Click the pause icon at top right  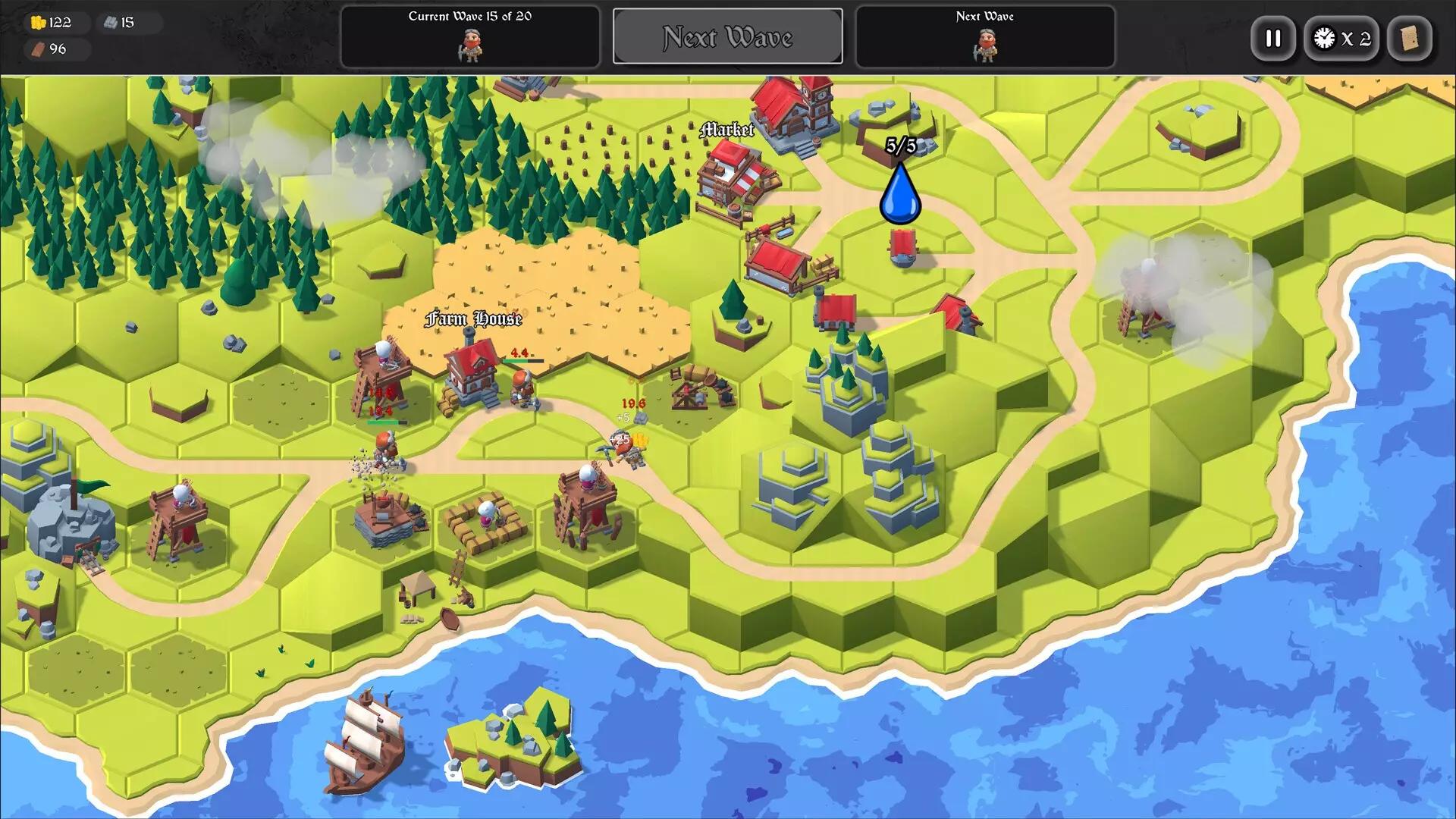tap(1272, 39)
